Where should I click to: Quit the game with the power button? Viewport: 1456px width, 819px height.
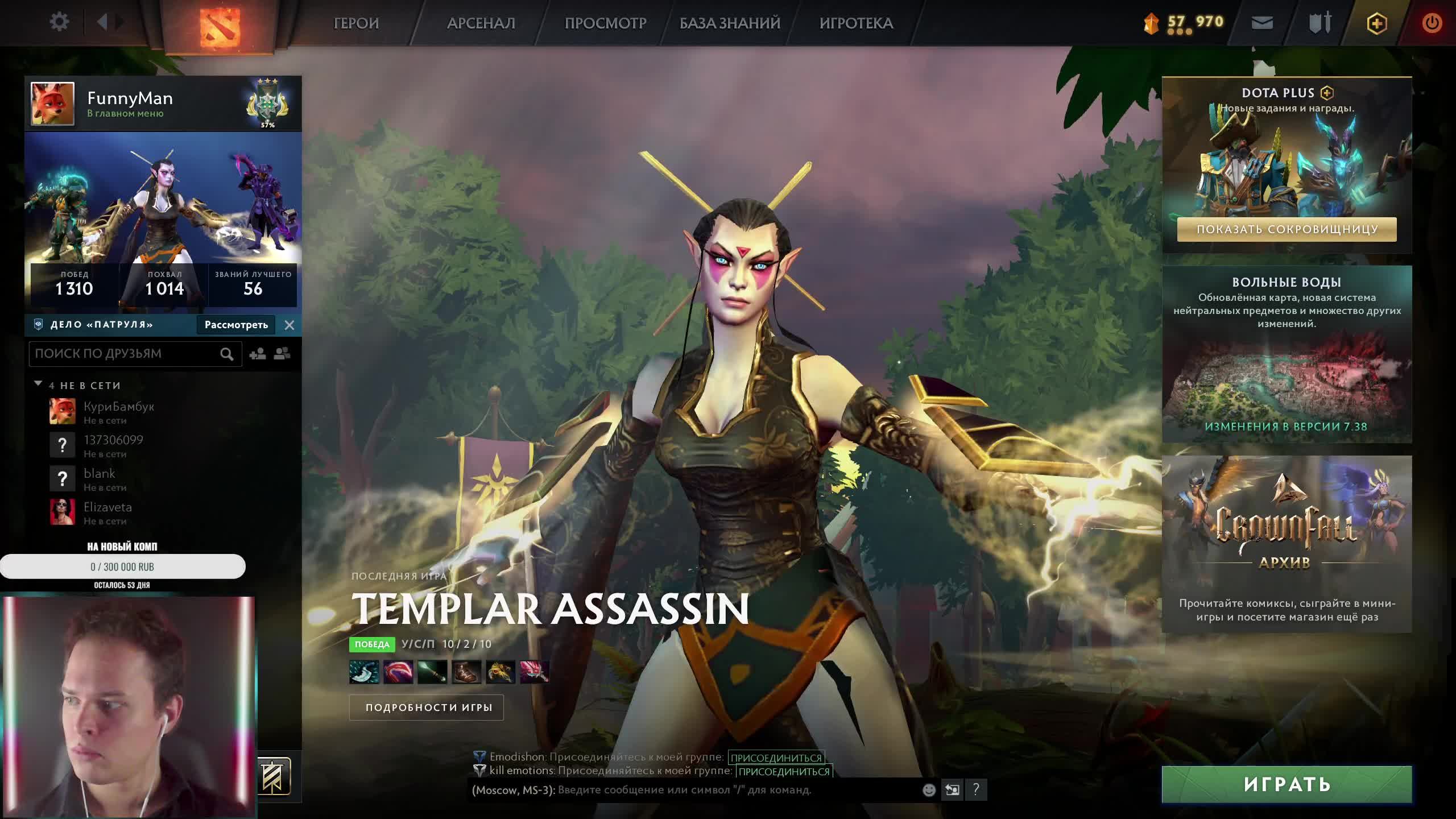(x=1432, y=23)
